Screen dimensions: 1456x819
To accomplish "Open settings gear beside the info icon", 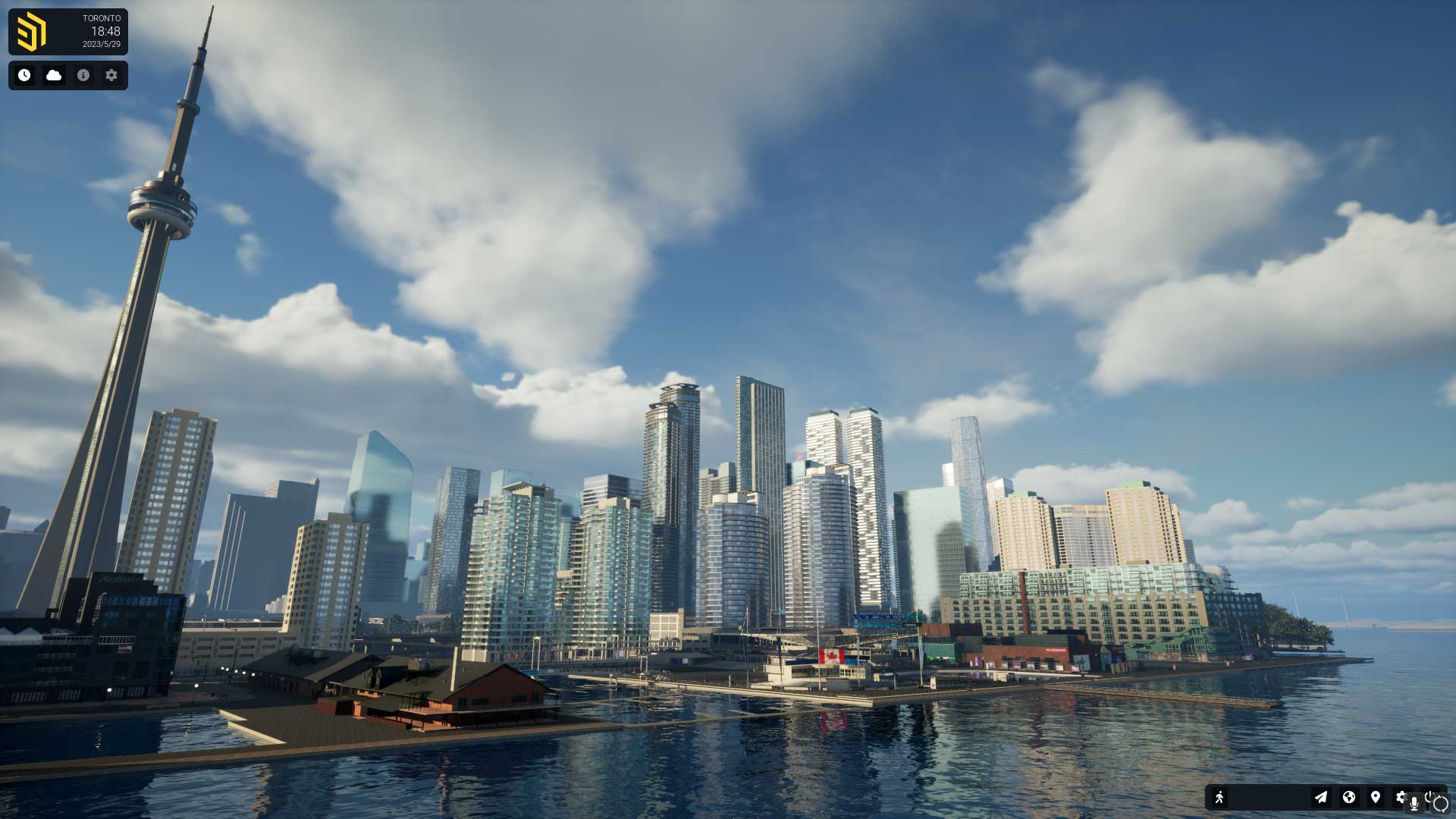I will click(111, 75).
